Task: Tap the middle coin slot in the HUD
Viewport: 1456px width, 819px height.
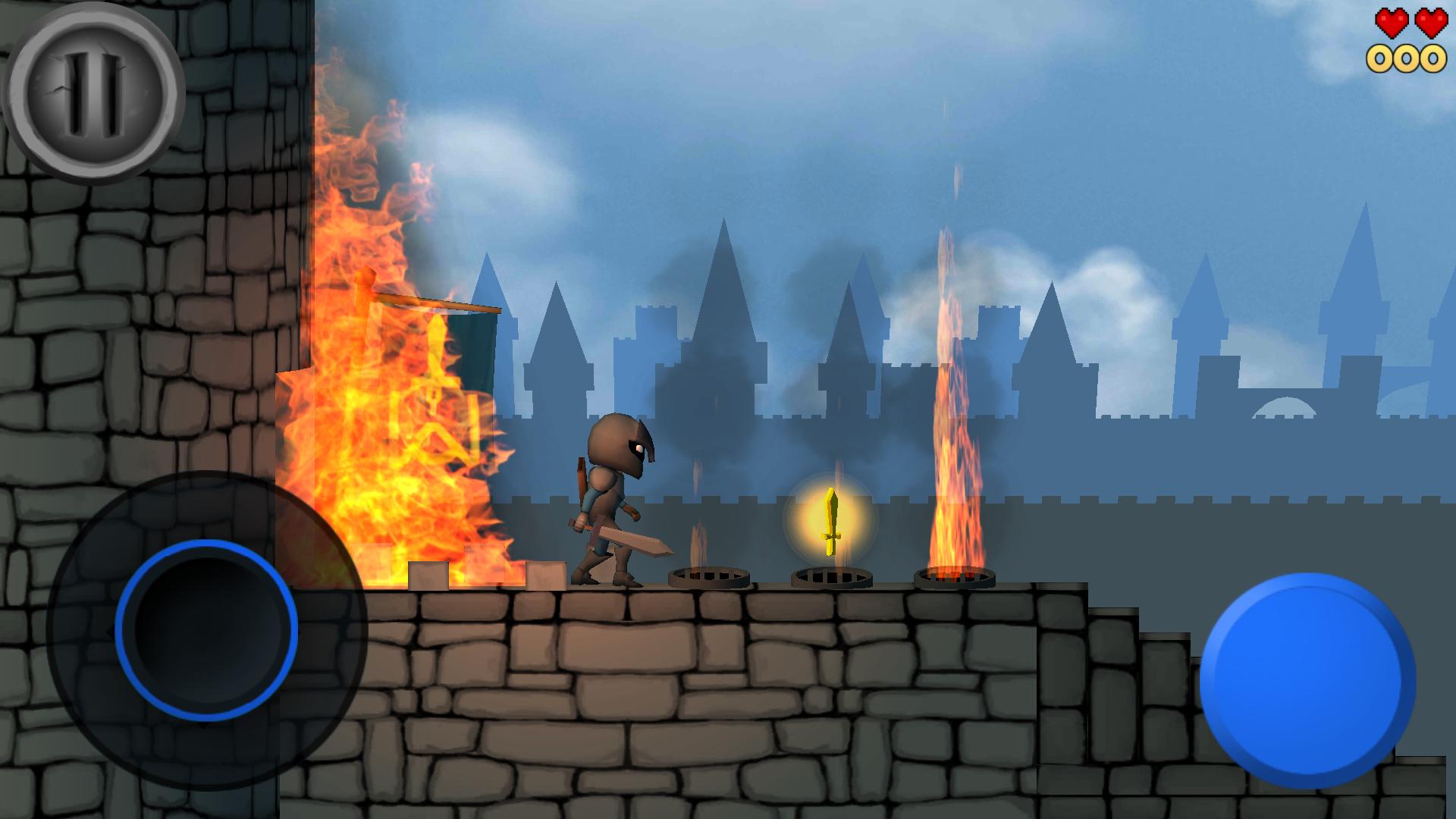Action: tap(1407, 57)
